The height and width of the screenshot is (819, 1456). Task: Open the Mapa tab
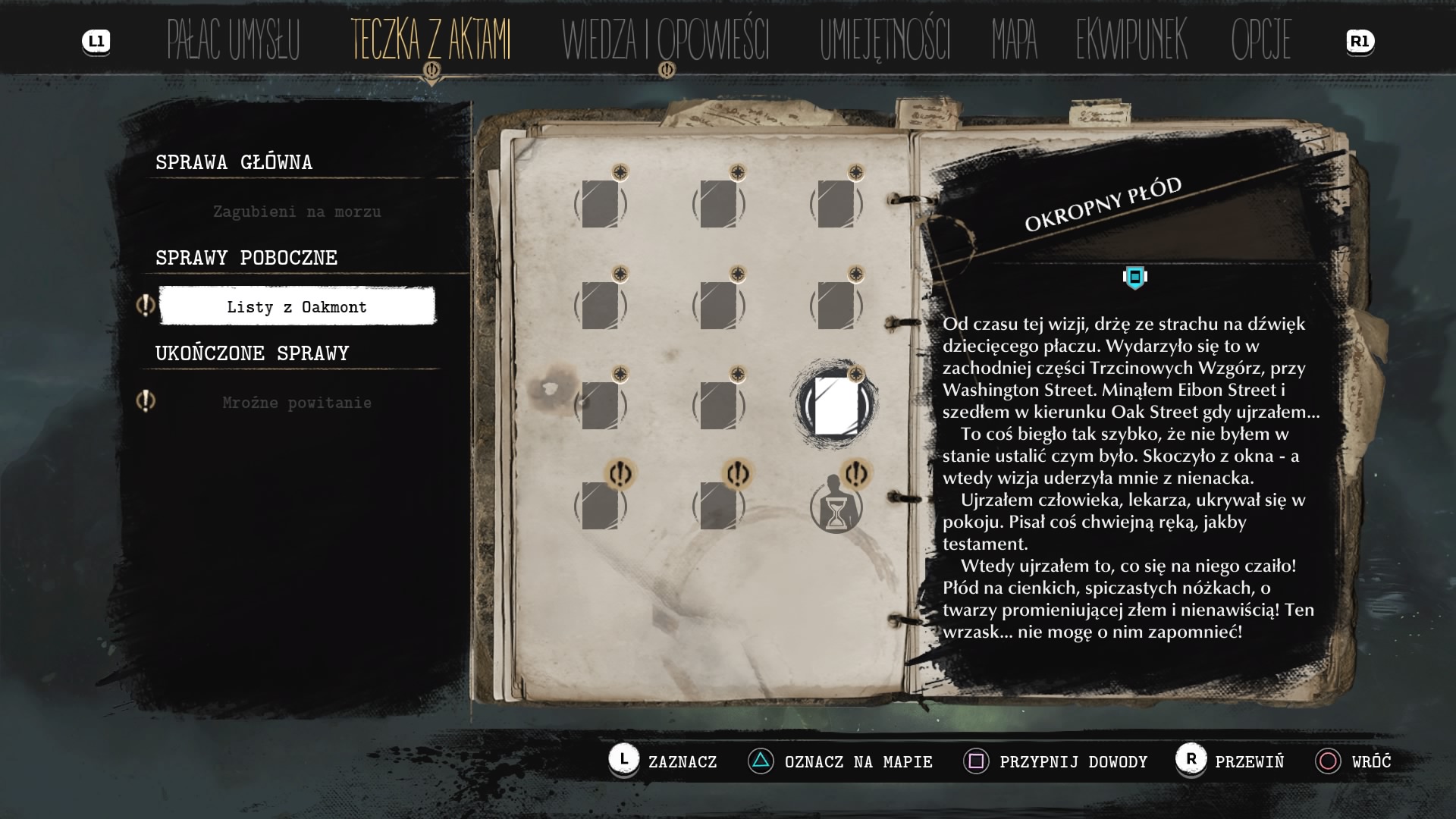coord(1014,41)
